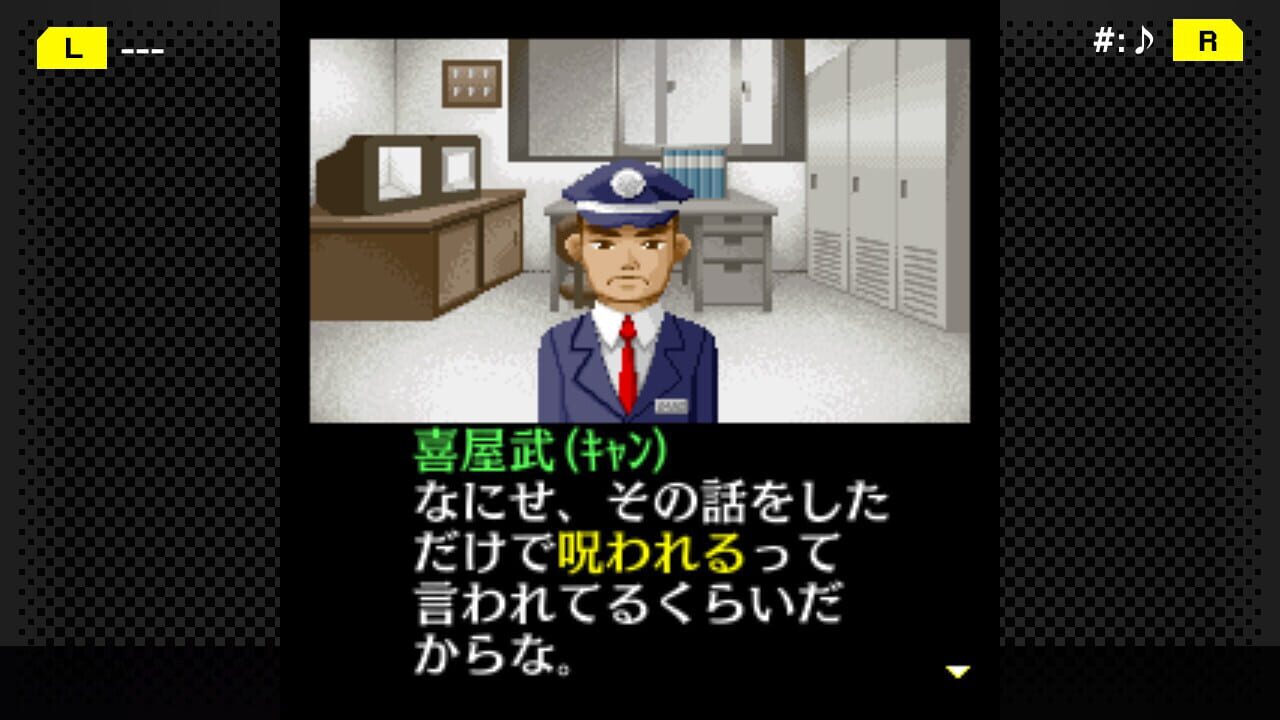Select the speaker name 喜屋武(キャン)
Screen dimensions: 1280x720
pos(540,447)
